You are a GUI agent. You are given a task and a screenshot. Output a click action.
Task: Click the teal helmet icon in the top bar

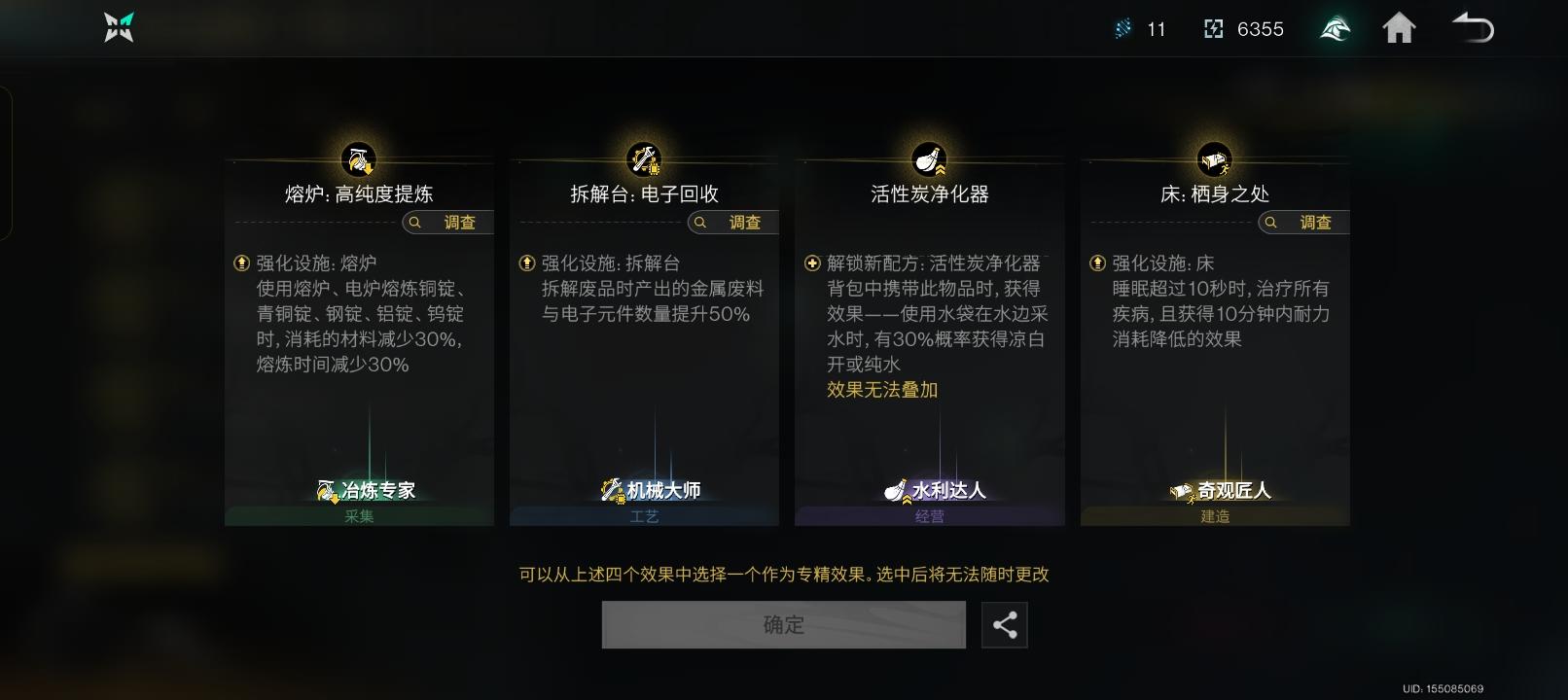tap(1335, 28)
